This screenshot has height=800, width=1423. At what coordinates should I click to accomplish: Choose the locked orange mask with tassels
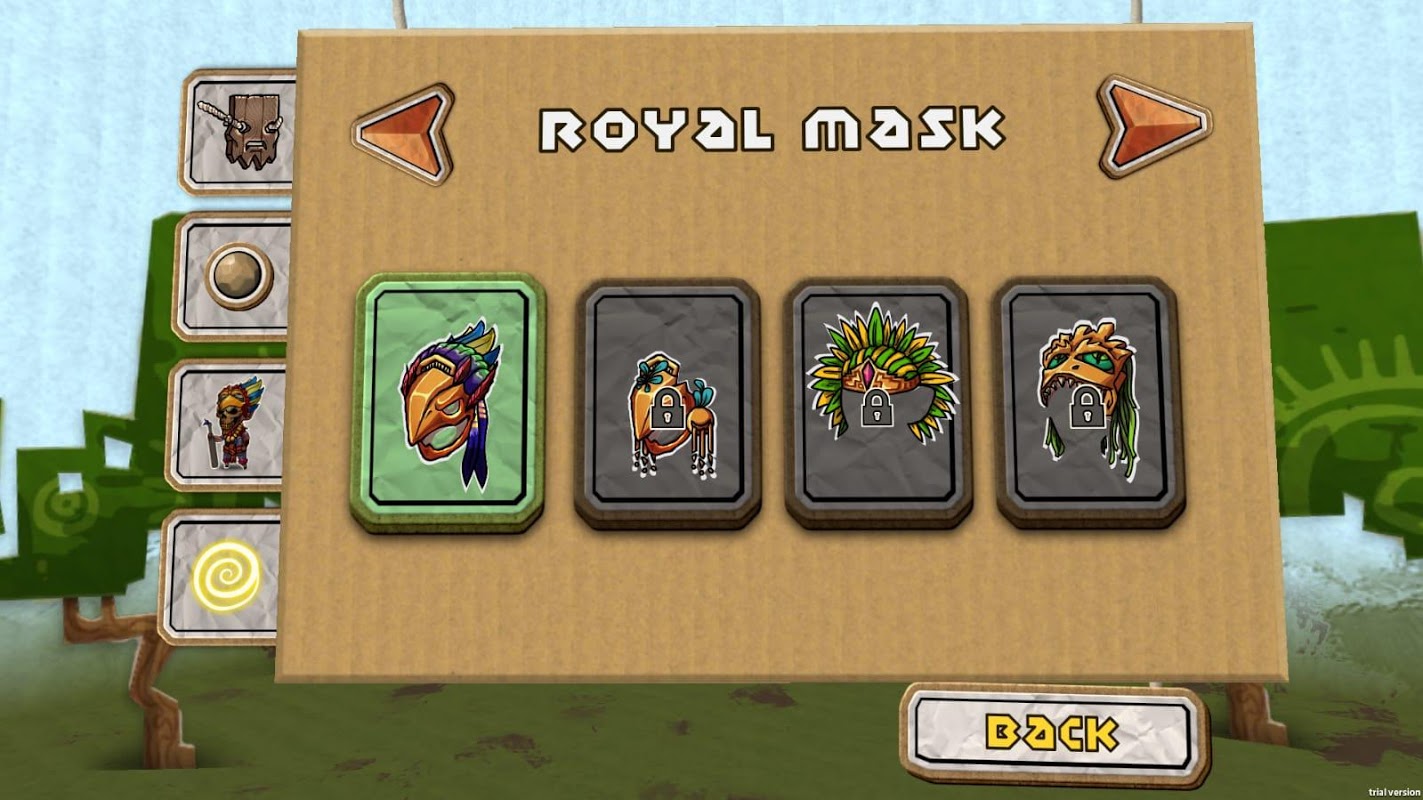pyautogui.click(x=667, y=402)
